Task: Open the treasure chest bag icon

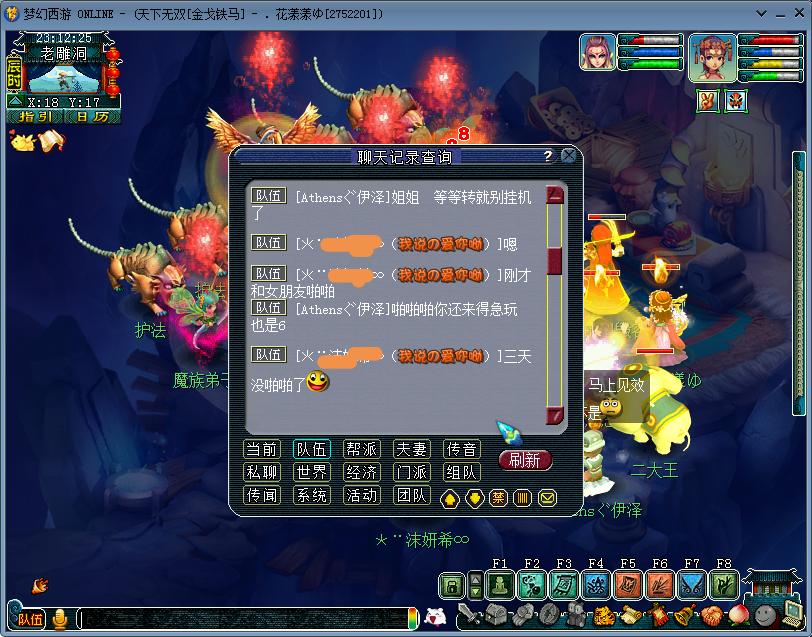Action: [499, 615]
